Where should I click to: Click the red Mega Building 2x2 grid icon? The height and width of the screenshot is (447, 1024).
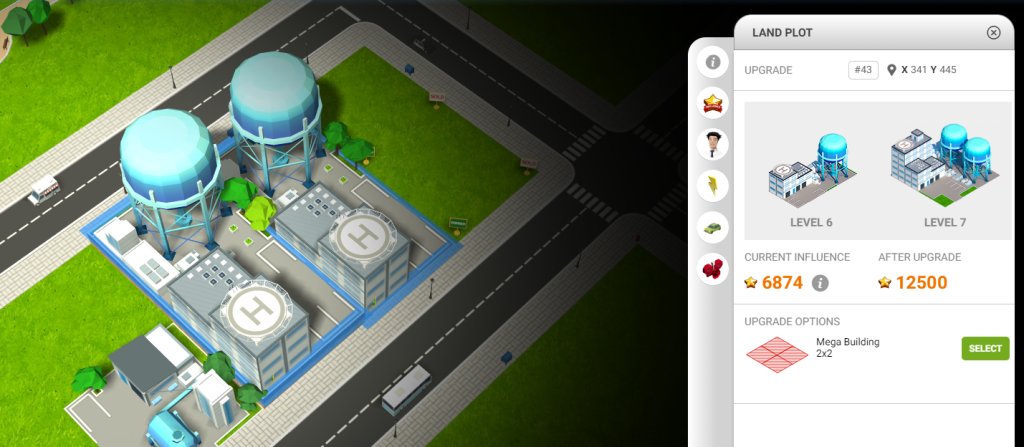coord(778,353)
